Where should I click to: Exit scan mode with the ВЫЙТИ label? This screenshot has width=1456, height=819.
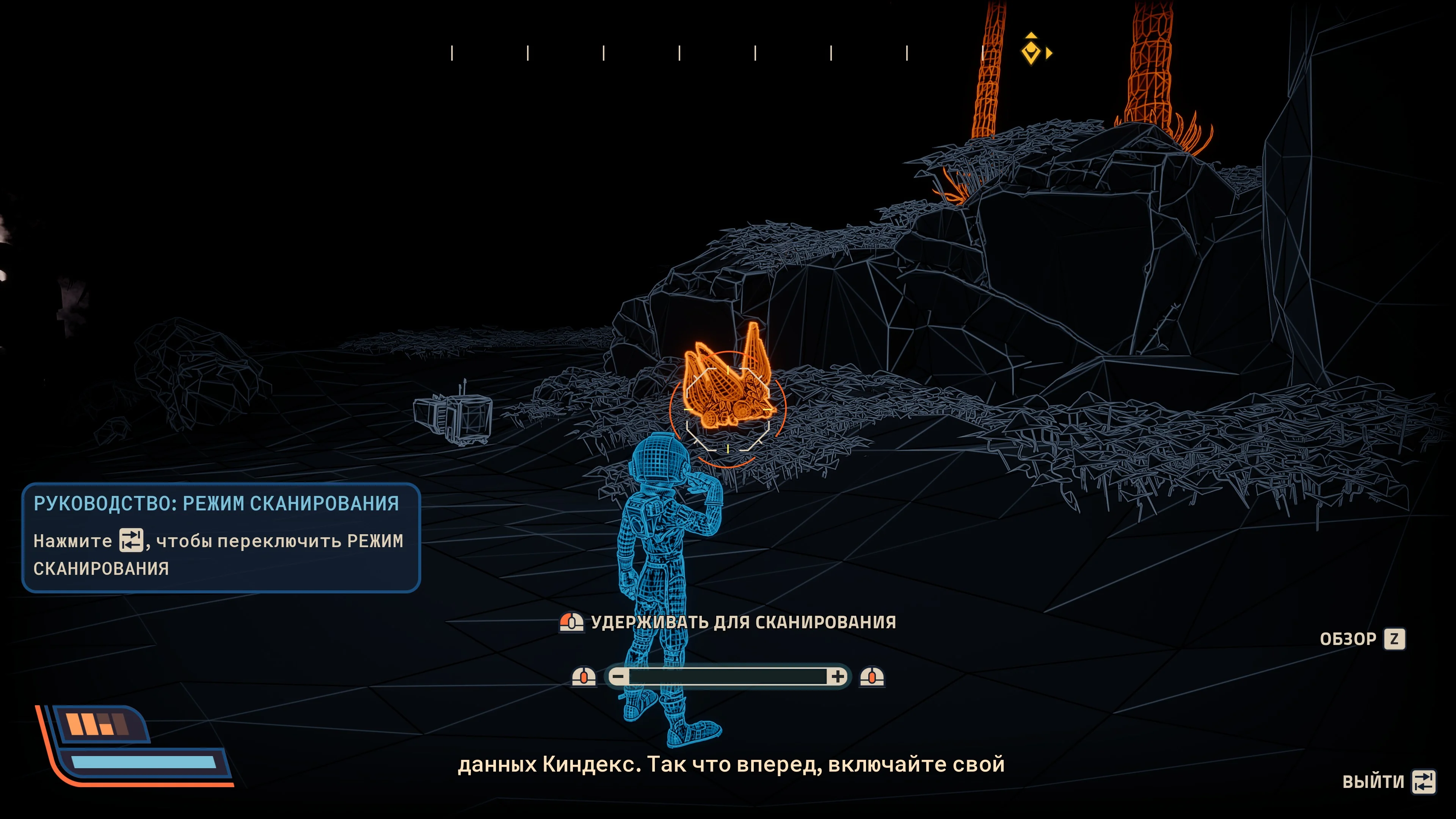coord(1373,782)
